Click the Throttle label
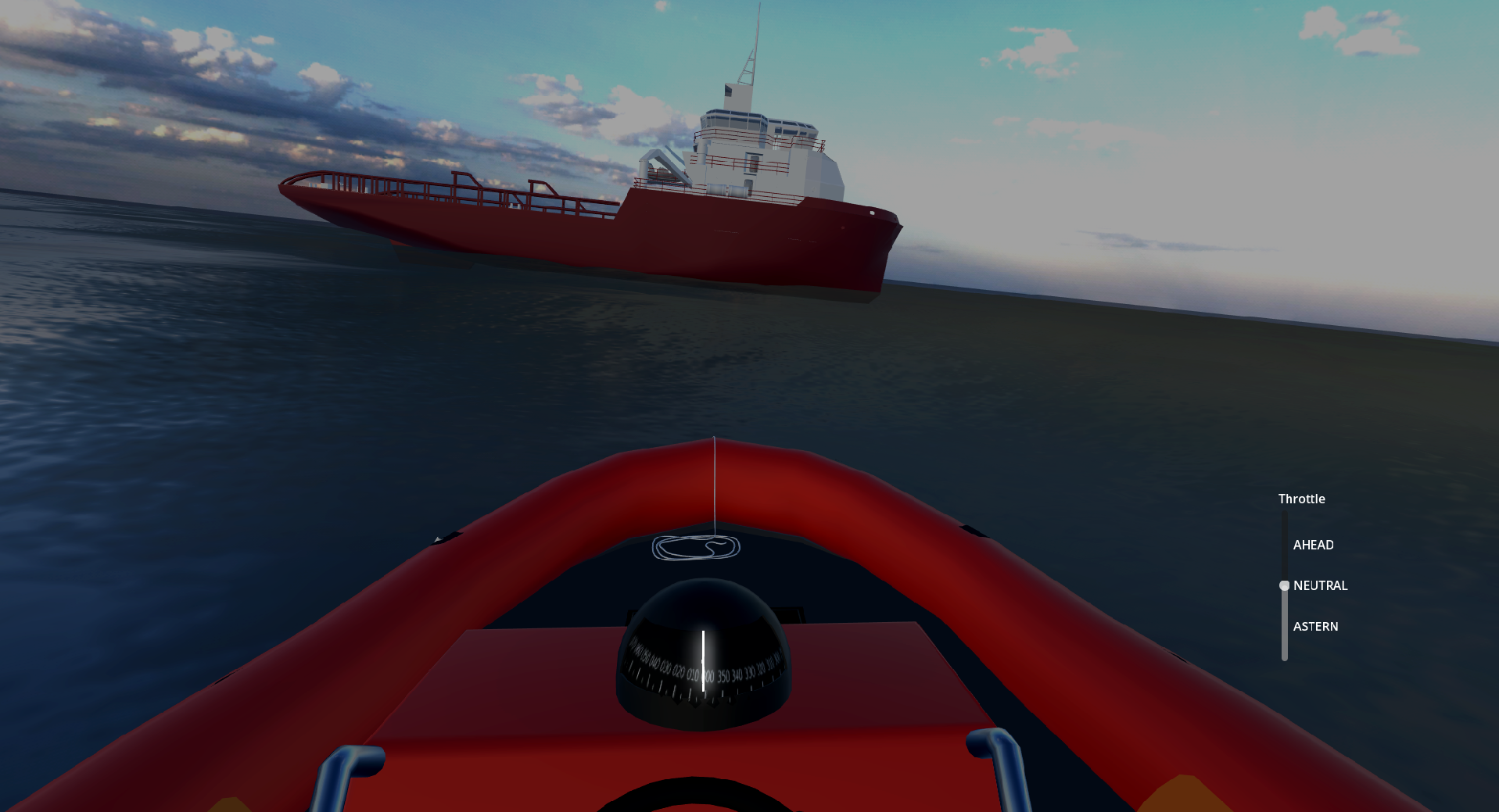This screenshot has height=812, width=1499. pos(1301,499)
